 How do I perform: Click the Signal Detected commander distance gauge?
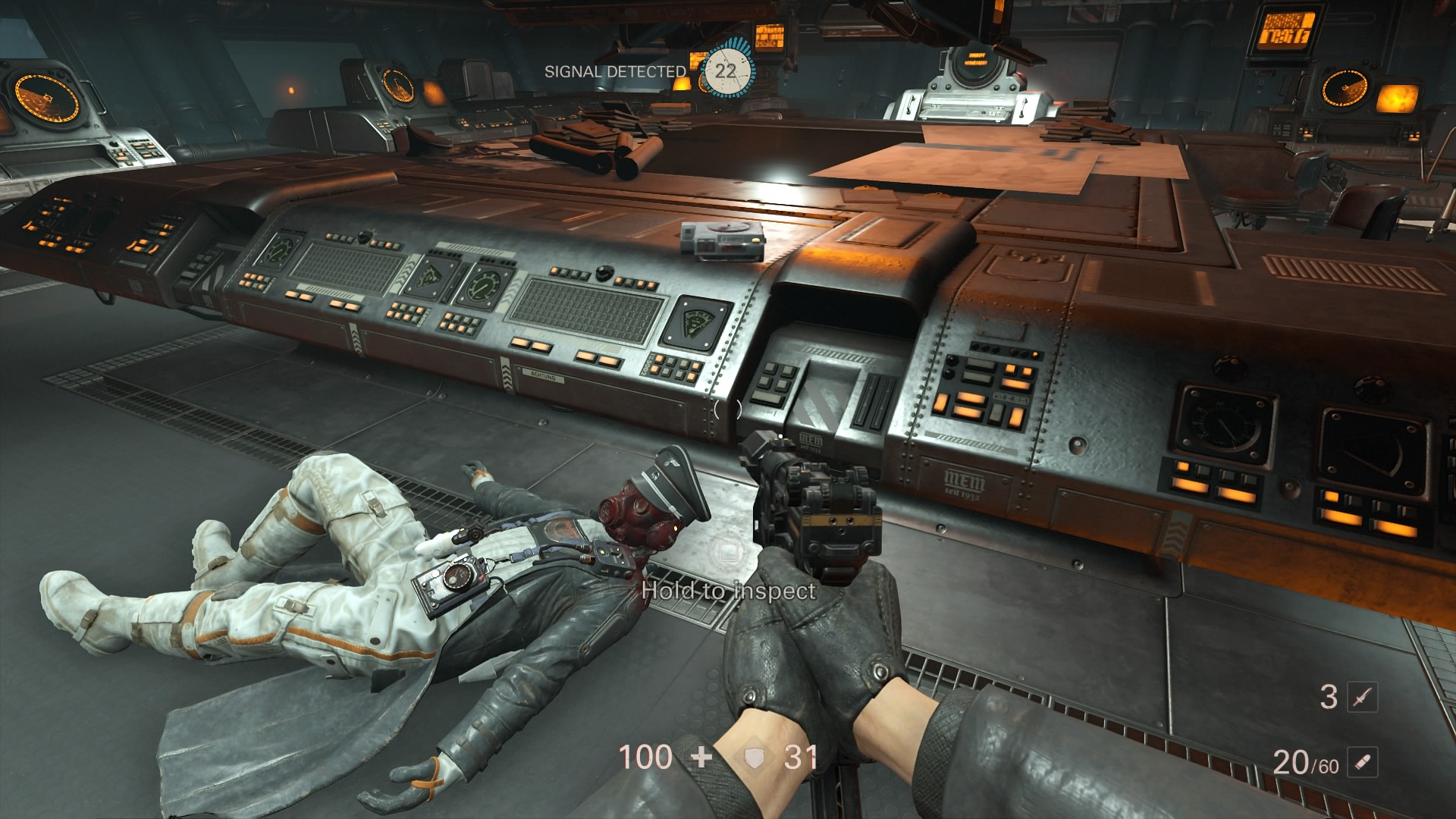coord(726,71)
